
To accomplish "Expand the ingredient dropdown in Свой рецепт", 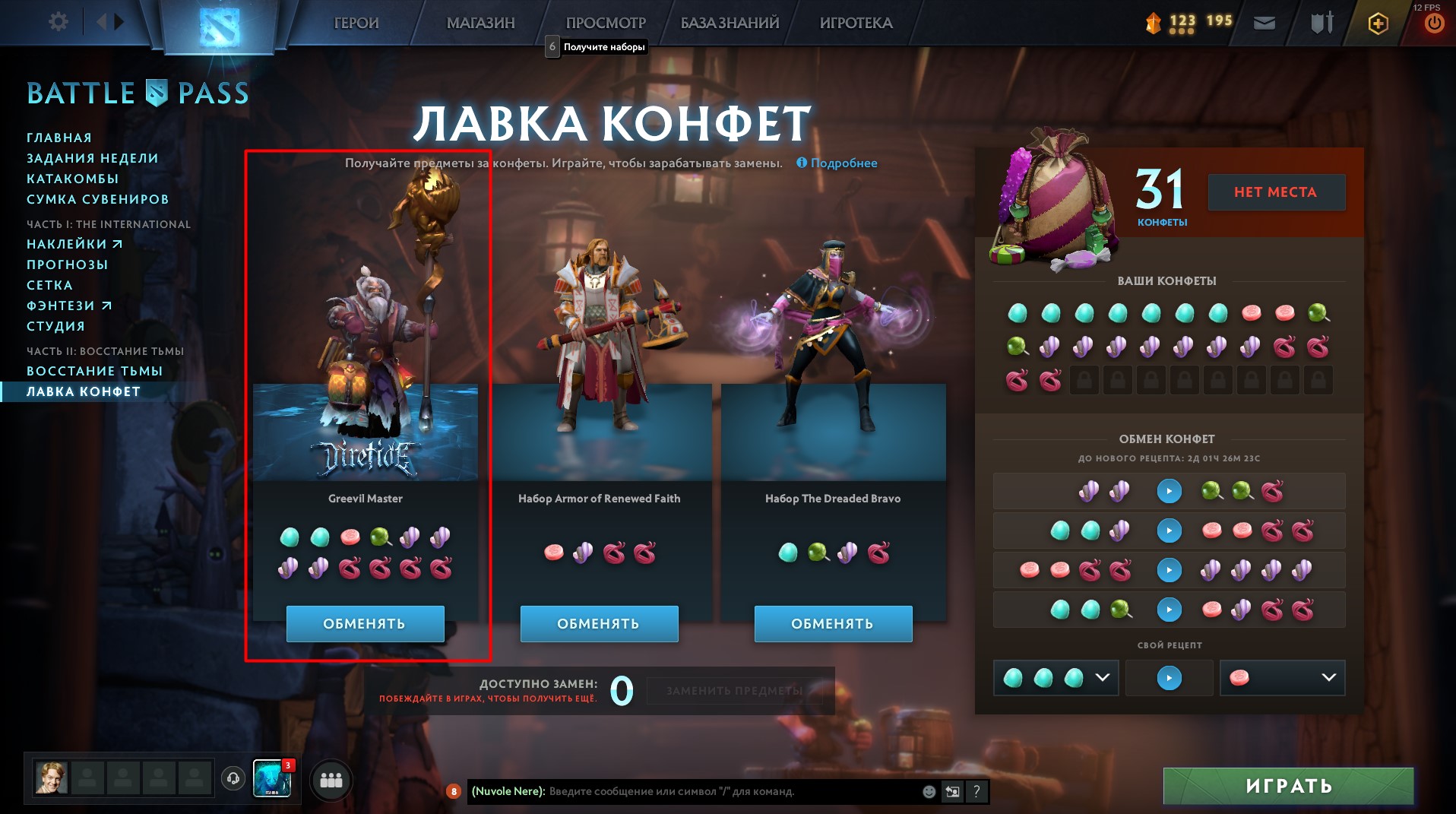I will 1103,678.
